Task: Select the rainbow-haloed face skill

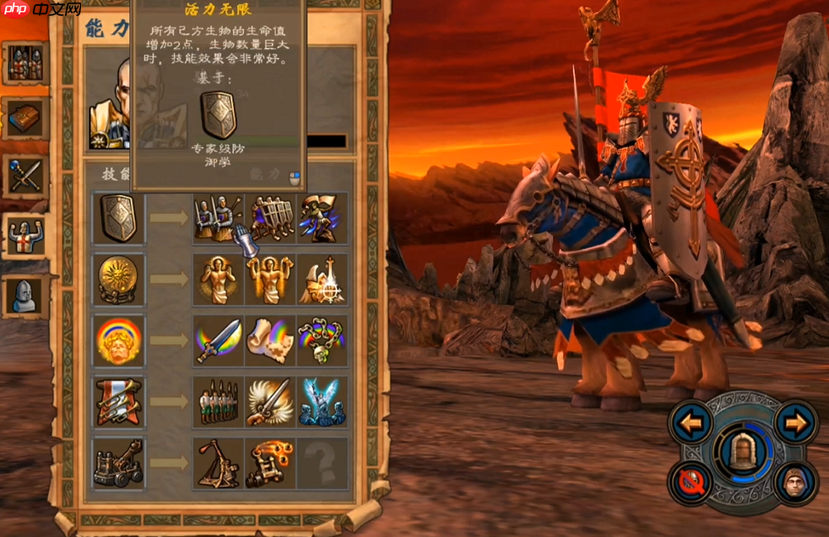Action: pos(119,340)
